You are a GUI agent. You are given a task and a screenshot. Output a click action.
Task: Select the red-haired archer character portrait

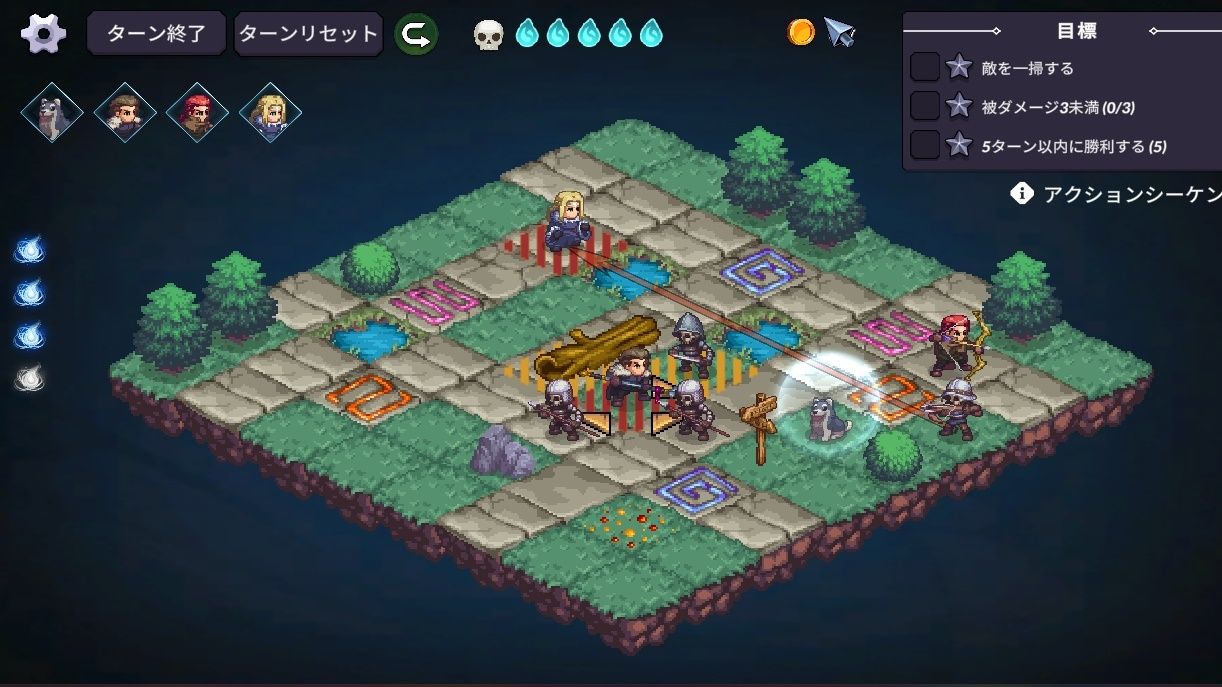pos(197,112)
